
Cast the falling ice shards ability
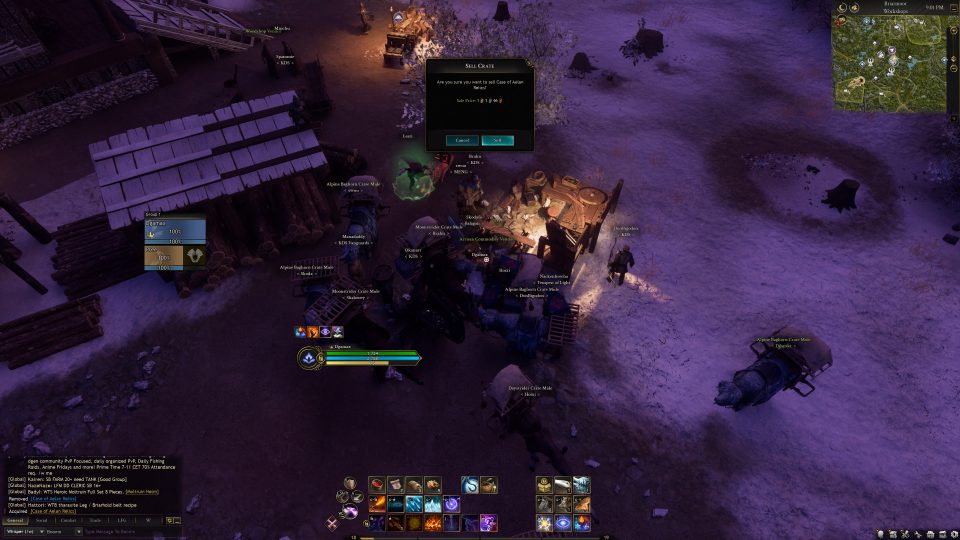pyautogui.click(x=413, y=504)
